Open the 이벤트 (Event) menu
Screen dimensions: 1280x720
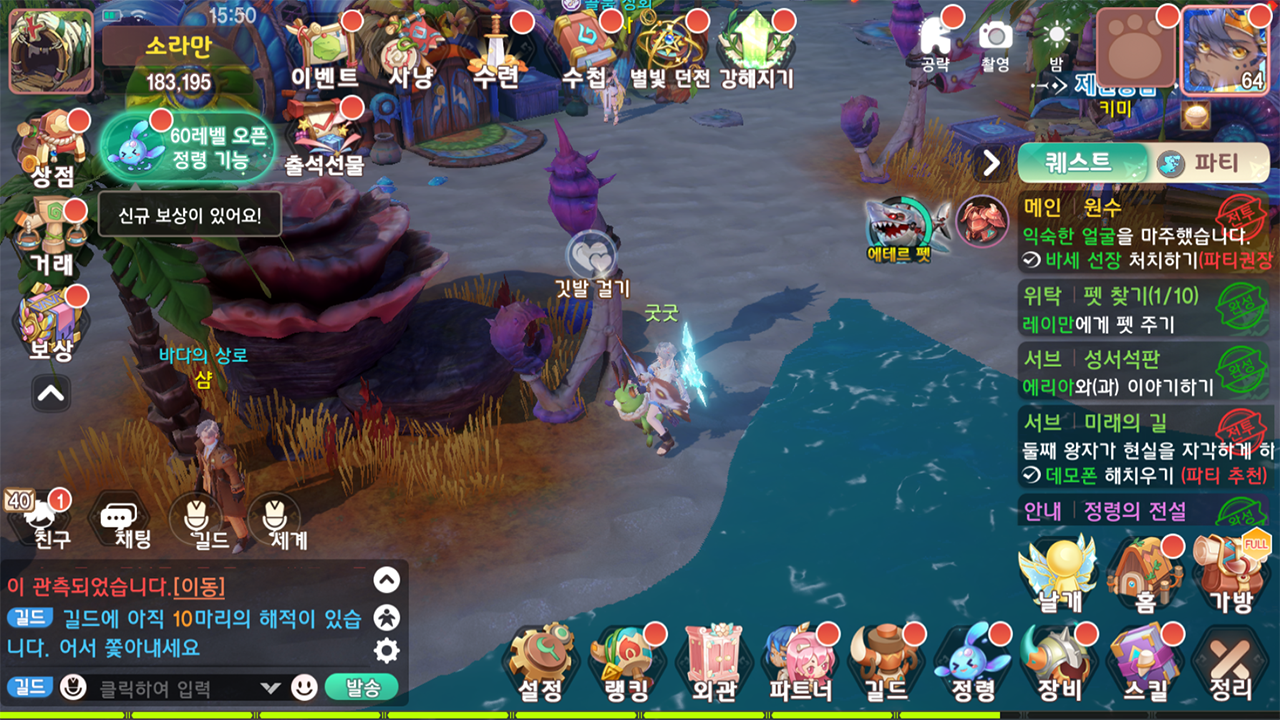[324, 55]
